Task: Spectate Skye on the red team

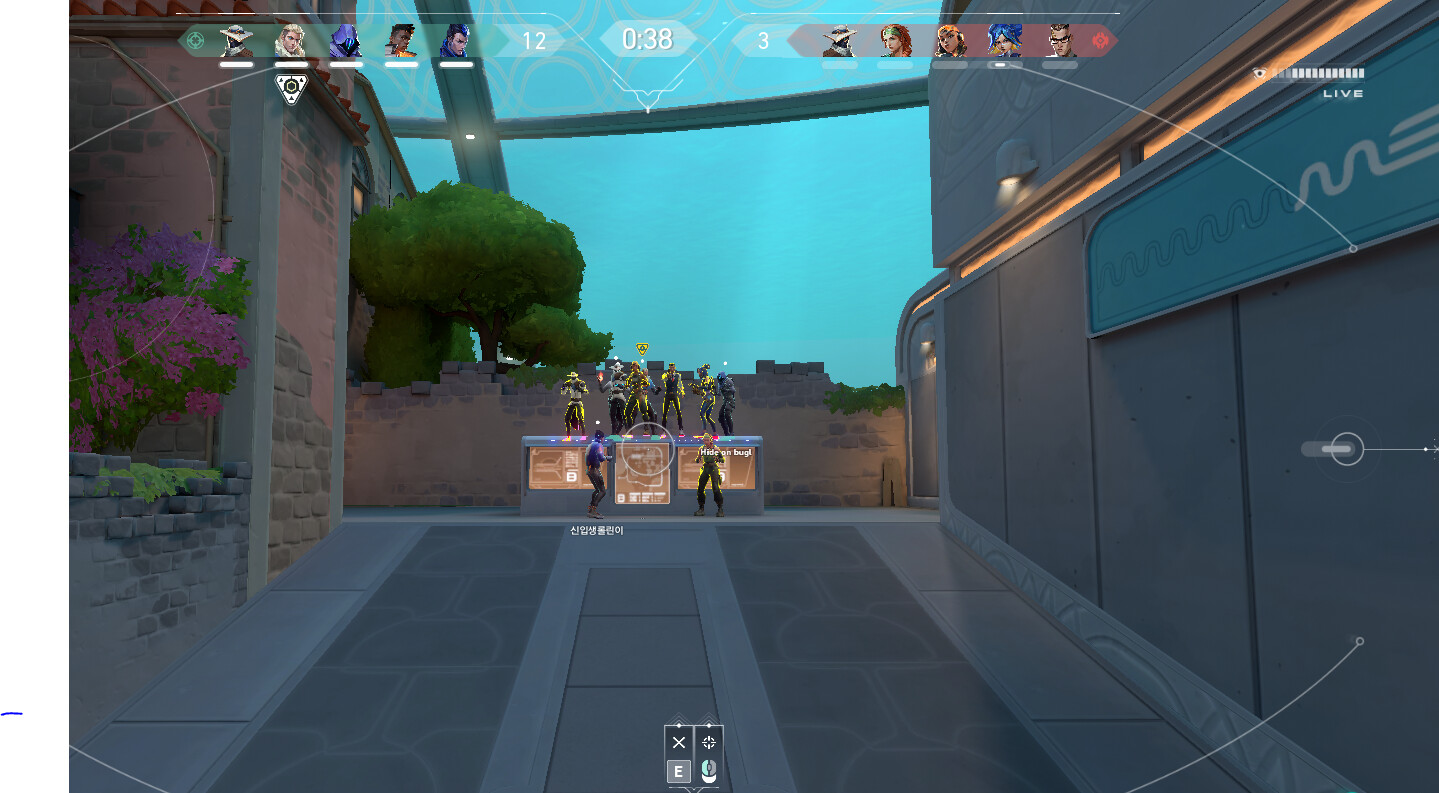Action: [x=895, y=41]
